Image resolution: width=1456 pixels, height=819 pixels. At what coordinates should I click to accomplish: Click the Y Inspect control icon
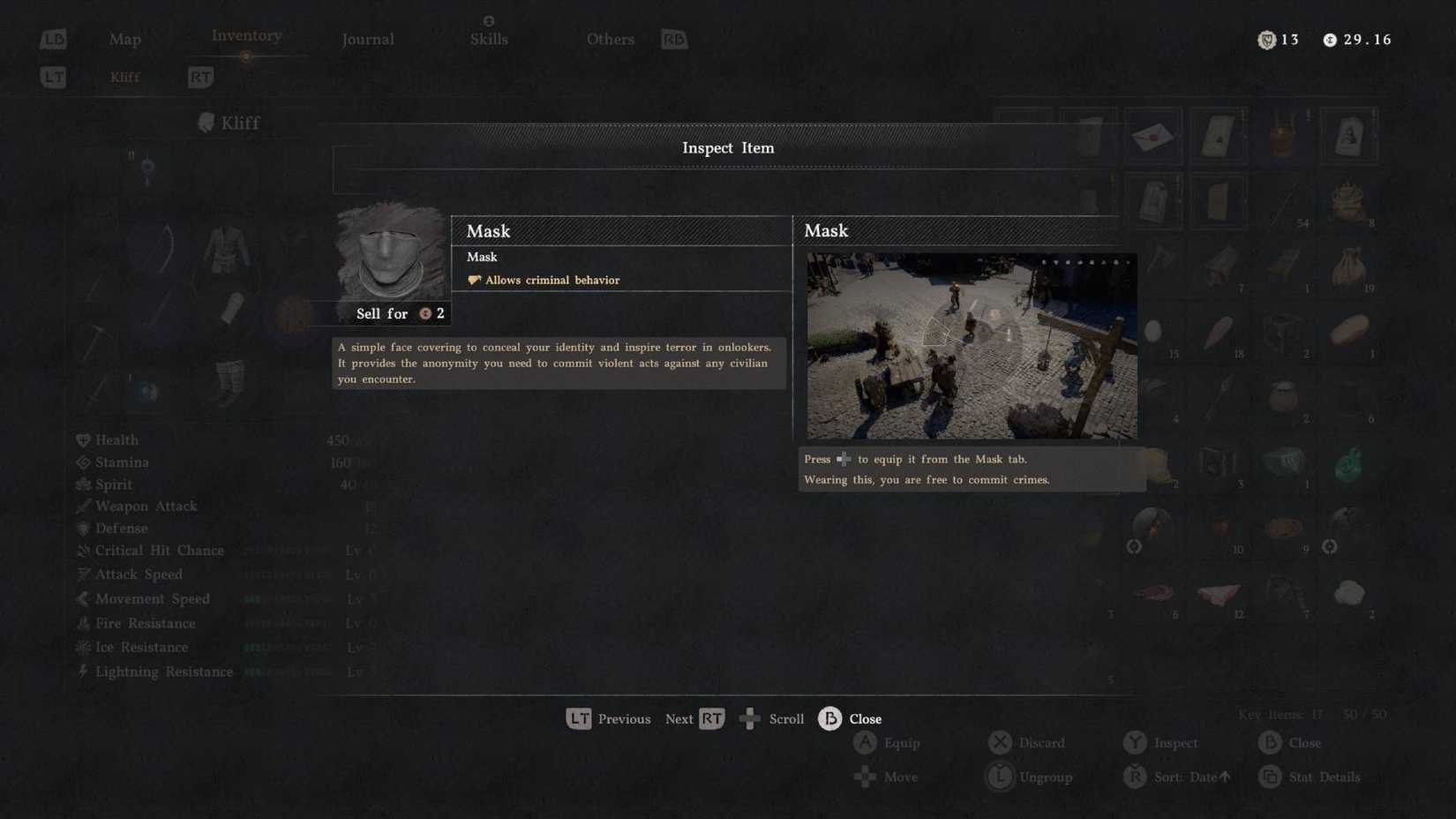pyautogui.click(x=1136, y=742)
